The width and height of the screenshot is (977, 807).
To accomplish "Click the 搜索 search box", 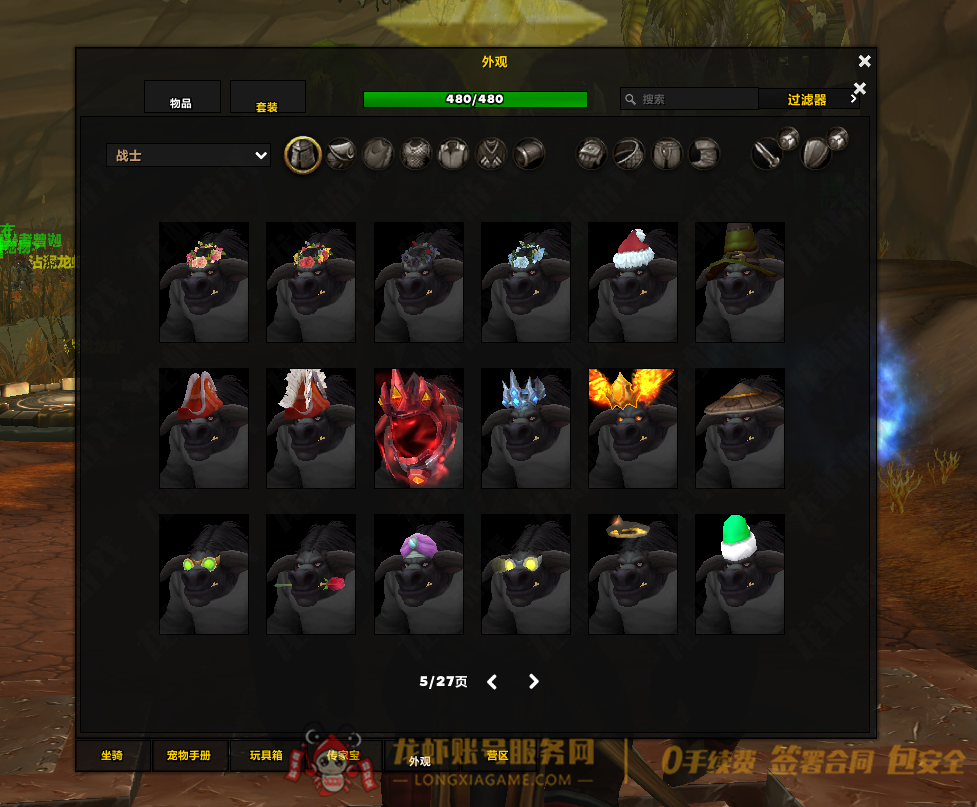I will pos(690,99).
